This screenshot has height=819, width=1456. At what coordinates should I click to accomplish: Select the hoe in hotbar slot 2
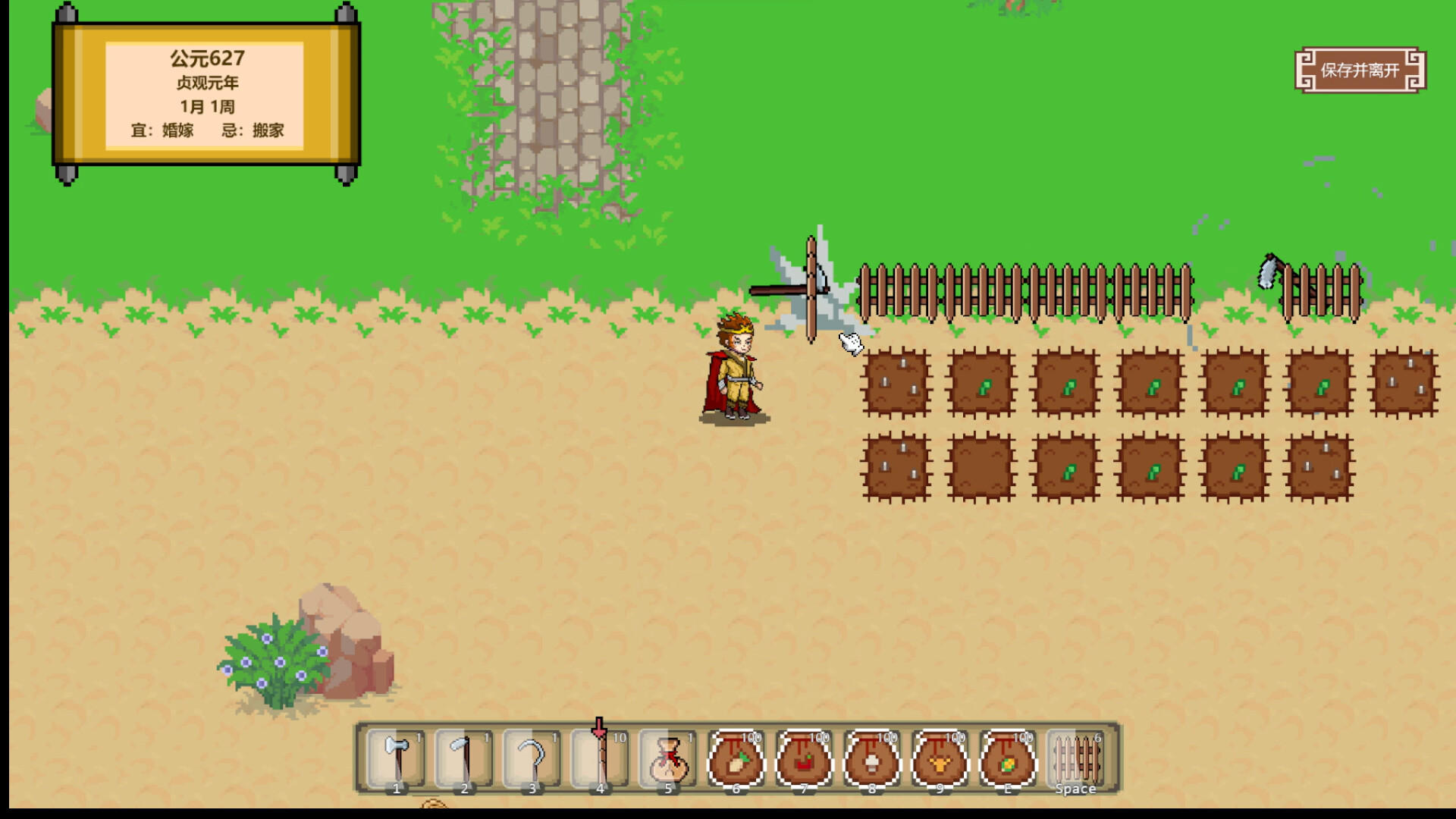[463, 758]
